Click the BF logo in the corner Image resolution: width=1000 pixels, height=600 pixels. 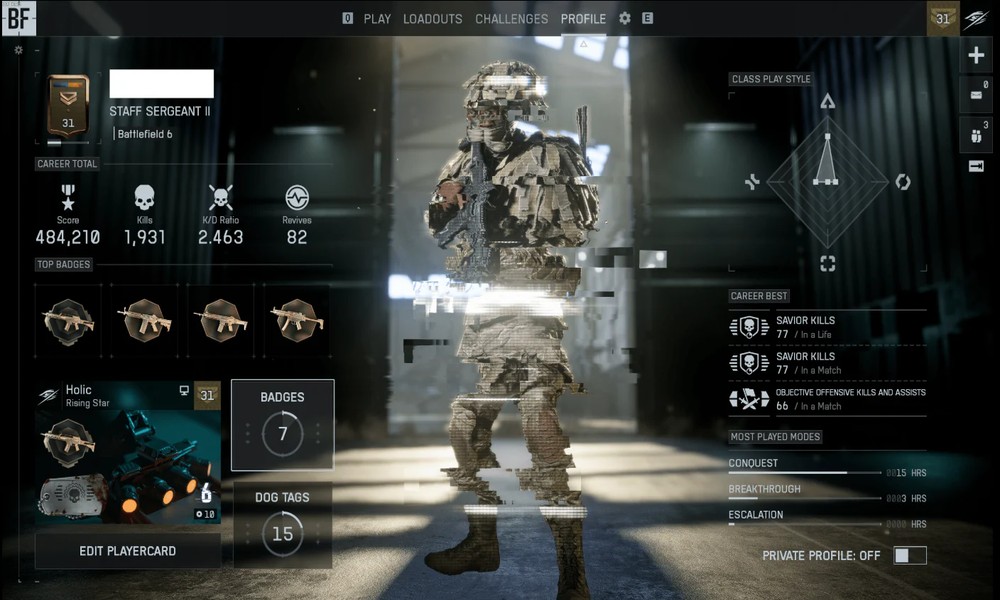coord(19,18)
